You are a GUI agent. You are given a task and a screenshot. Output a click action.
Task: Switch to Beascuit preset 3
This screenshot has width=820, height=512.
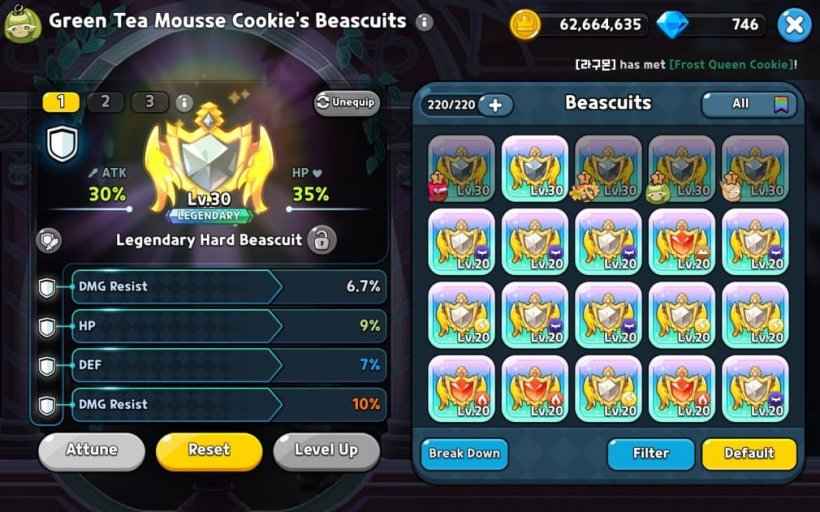(149, 102)
